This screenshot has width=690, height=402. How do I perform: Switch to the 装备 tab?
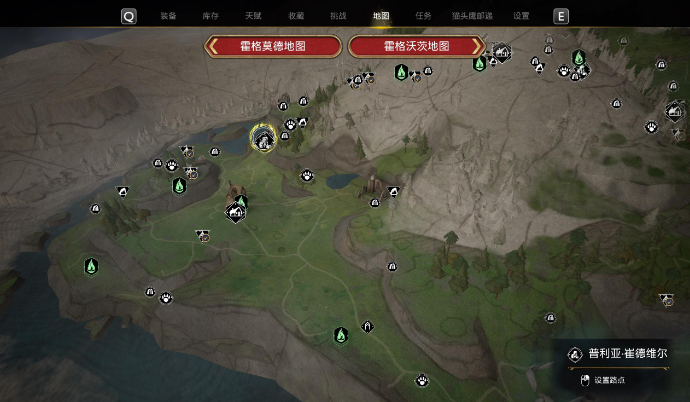(x=168, y=16)
